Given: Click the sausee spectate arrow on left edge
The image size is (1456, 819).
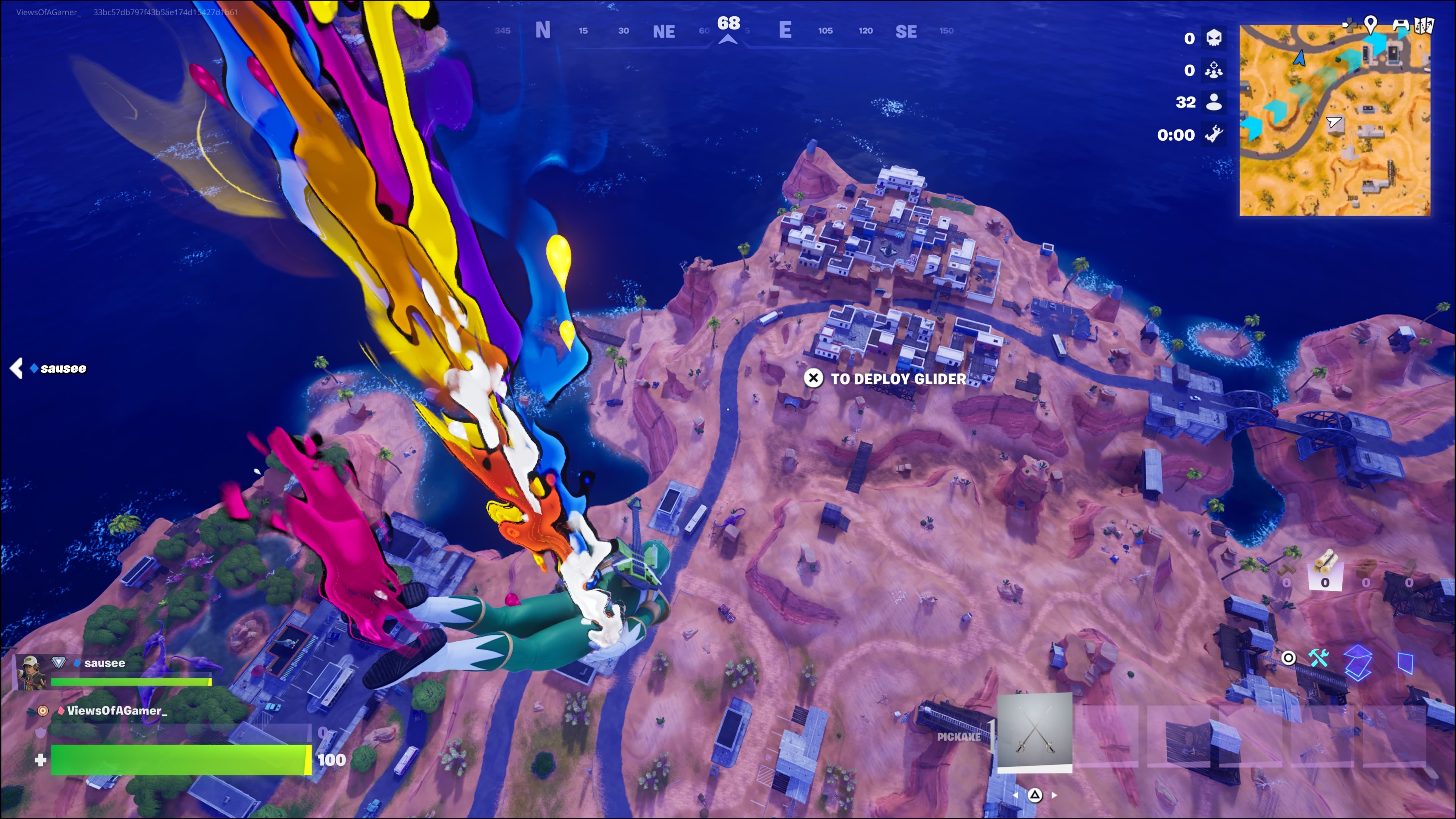Looking at the screenshot, I should (x=16, y=369).
